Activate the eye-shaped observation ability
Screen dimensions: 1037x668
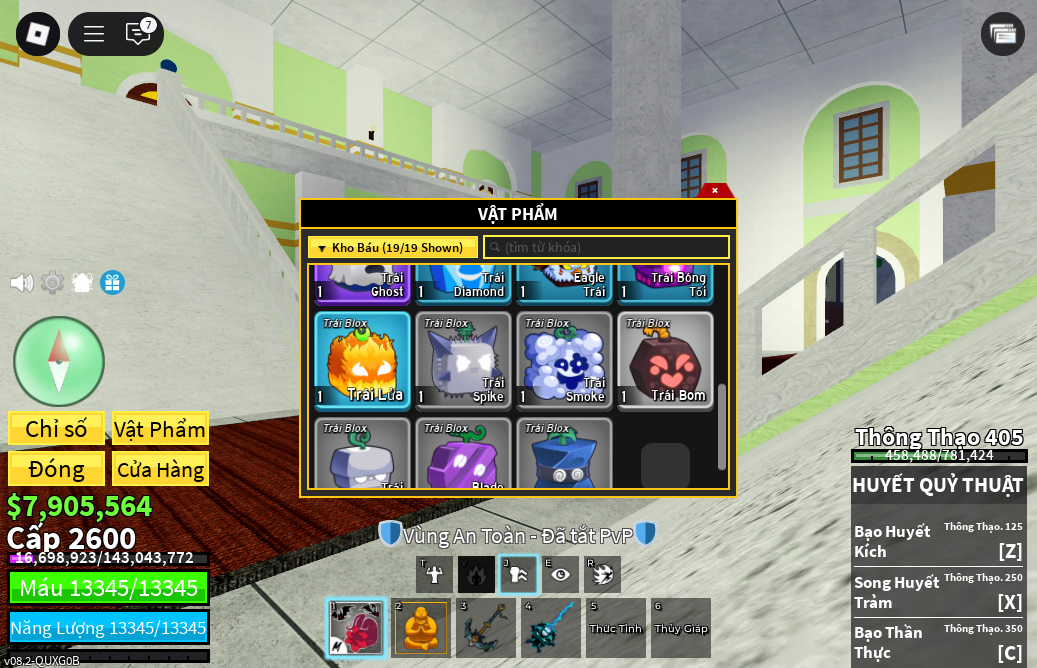(x=561, y=574)
